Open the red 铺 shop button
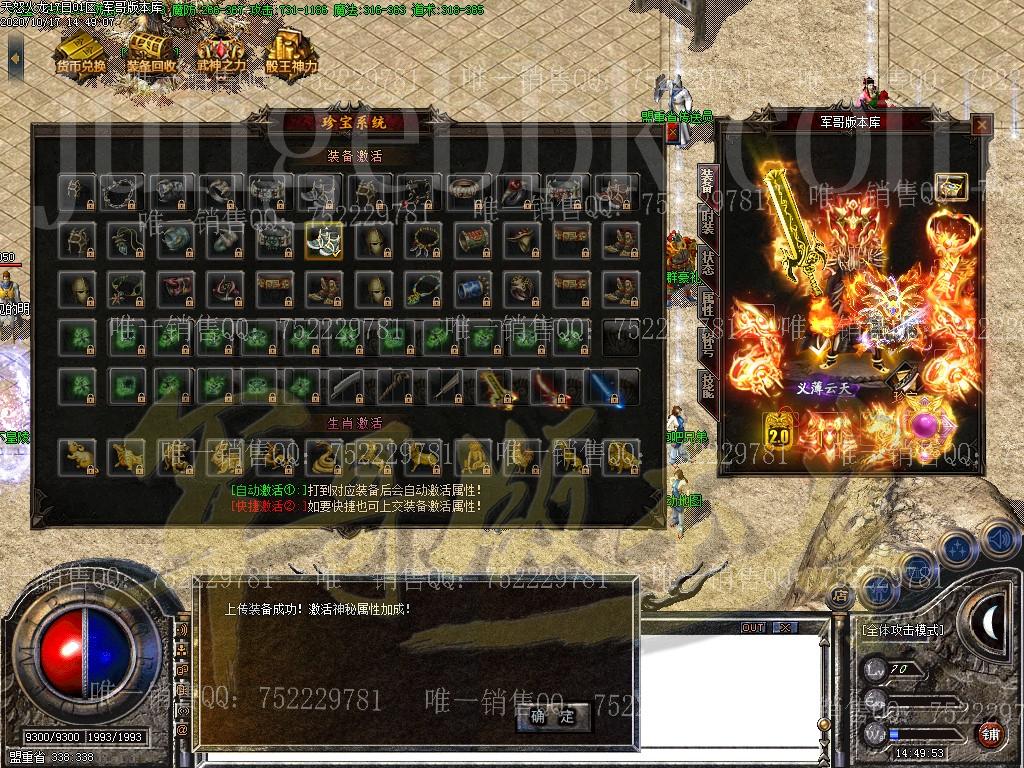The image size is (1024, 768). (x=990, y=735)
